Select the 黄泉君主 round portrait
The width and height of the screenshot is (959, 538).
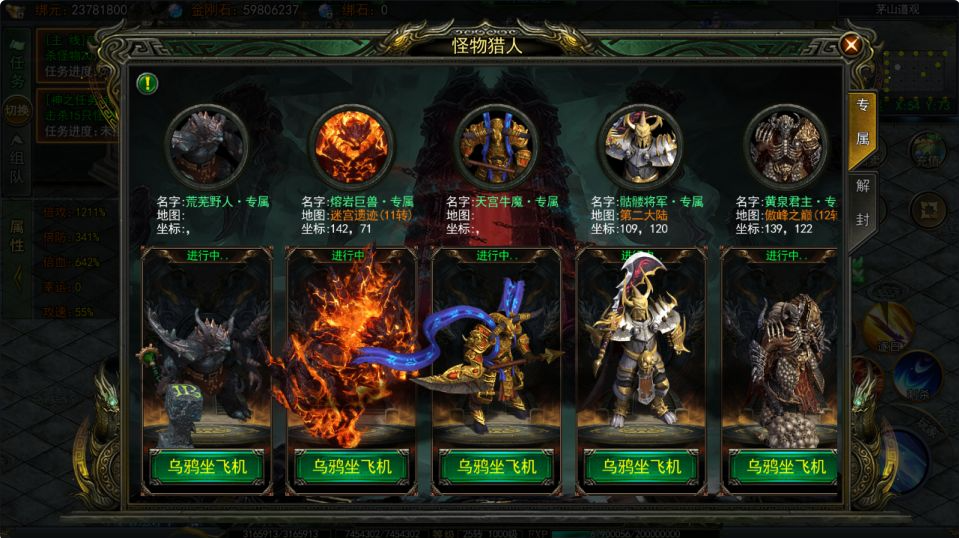click(x=786, y=144)
